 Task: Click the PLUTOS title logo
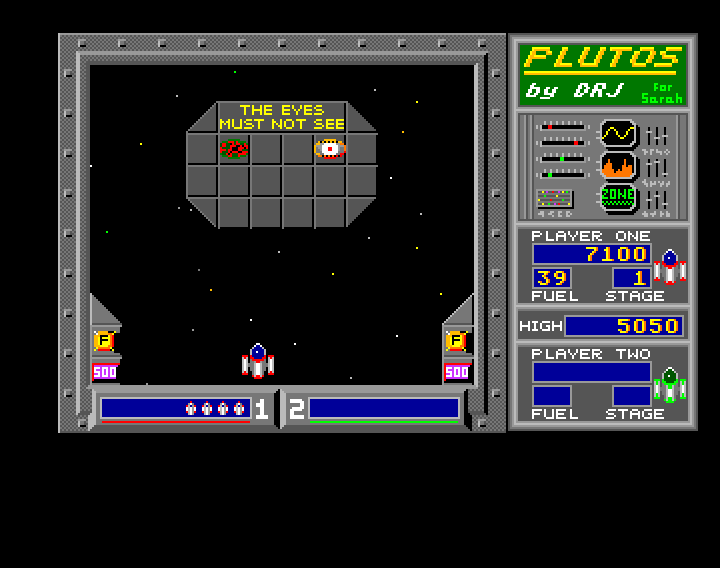point(602,57)
